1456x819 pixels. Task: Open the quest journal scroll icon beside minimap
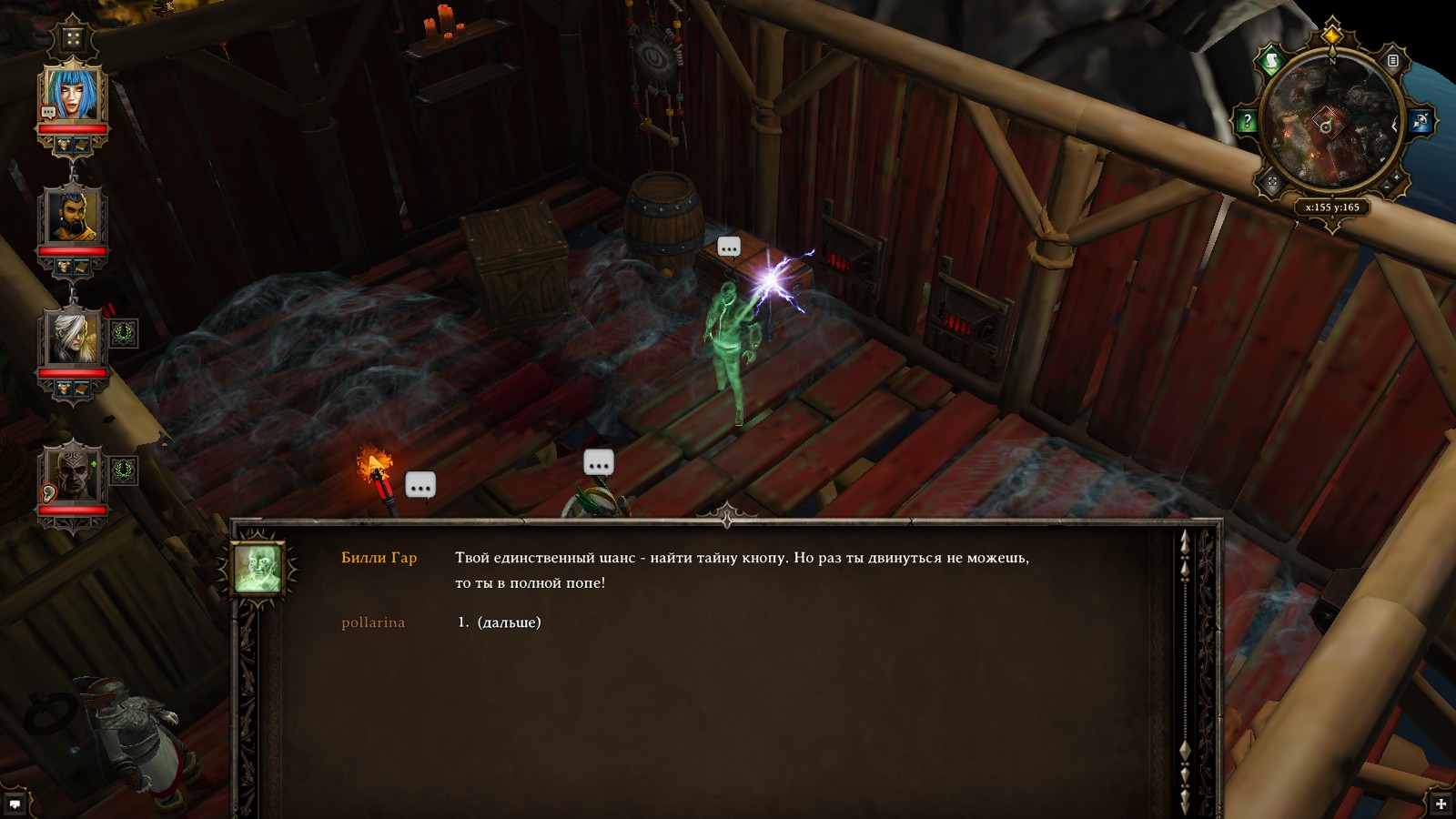point(1272,58)
